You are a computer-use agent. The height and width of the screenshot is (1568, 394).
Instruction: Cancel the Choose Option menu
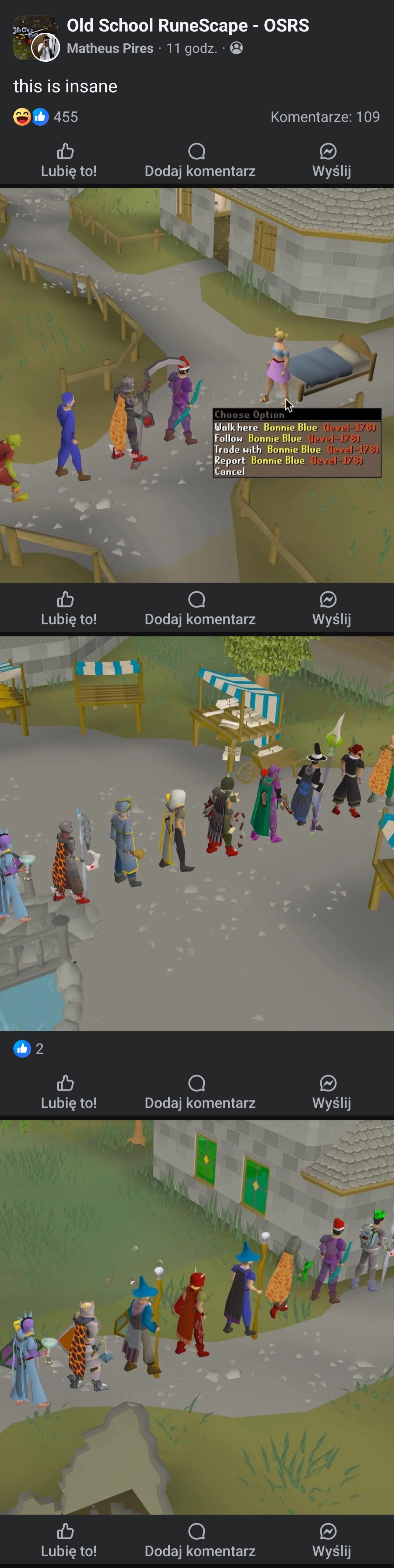pos(230,471)
